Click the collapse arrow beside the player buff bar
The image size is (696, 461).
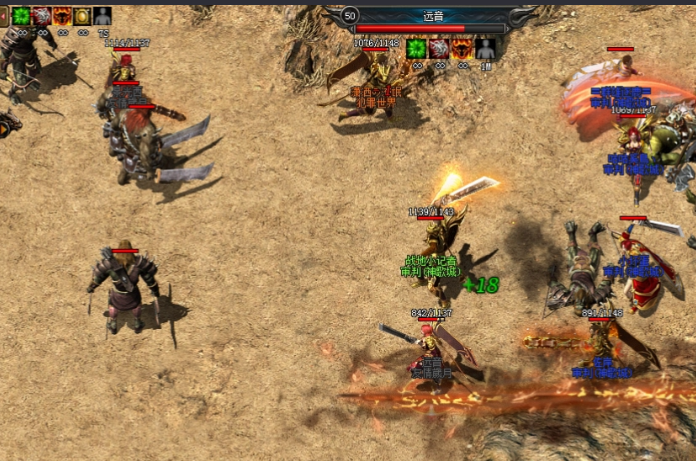[4, 16]
